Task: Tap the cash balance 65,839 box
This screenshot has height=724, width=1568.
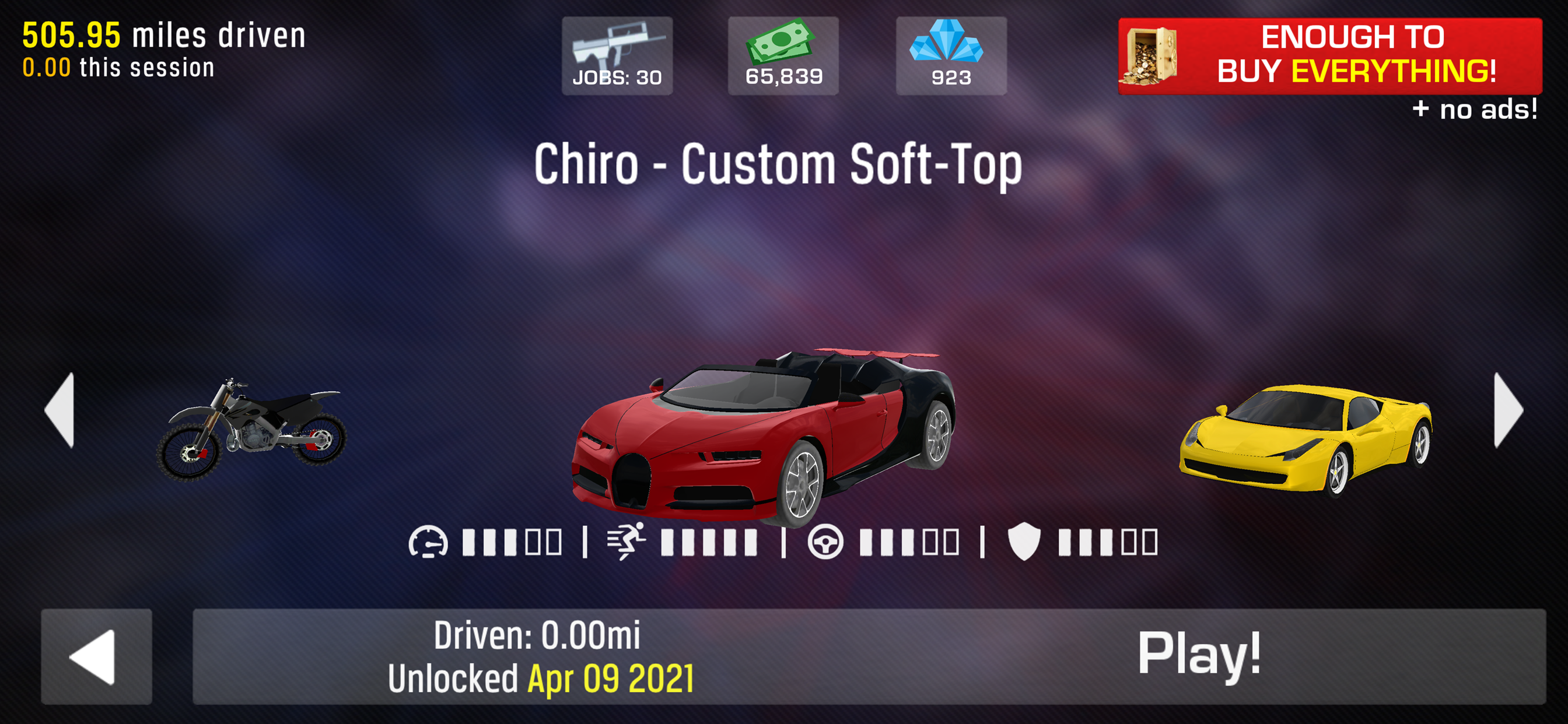Action: tap(783, 56)
